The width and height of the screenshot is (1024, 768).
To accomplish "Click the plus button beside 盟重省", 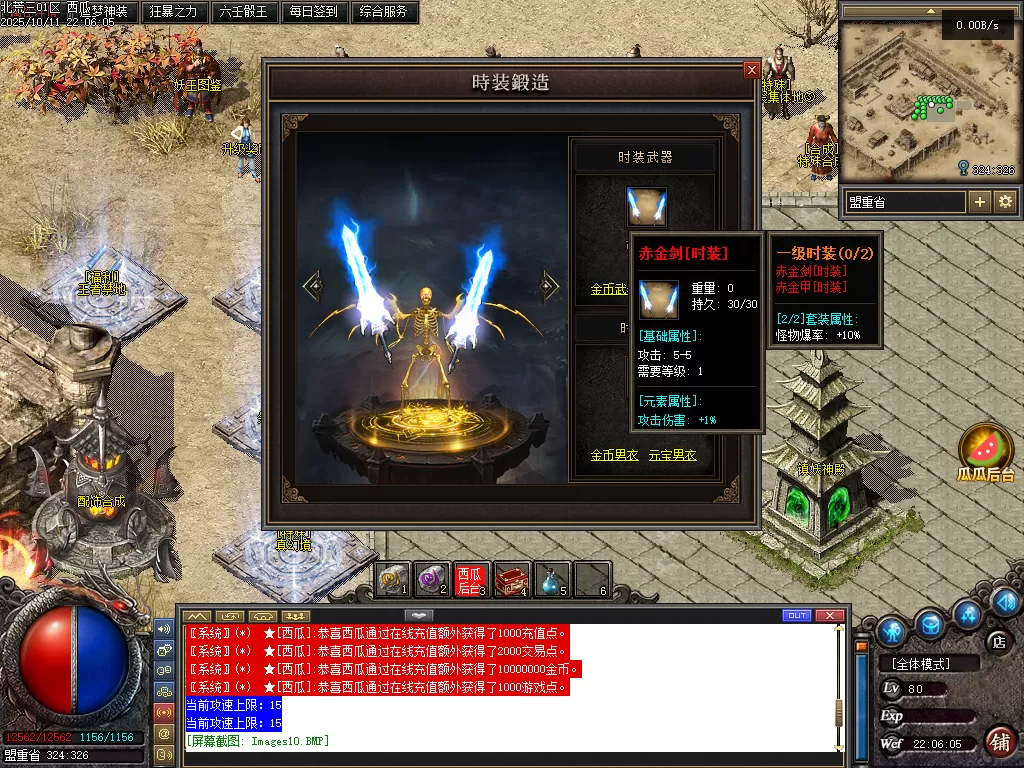I will click(980, 202).
